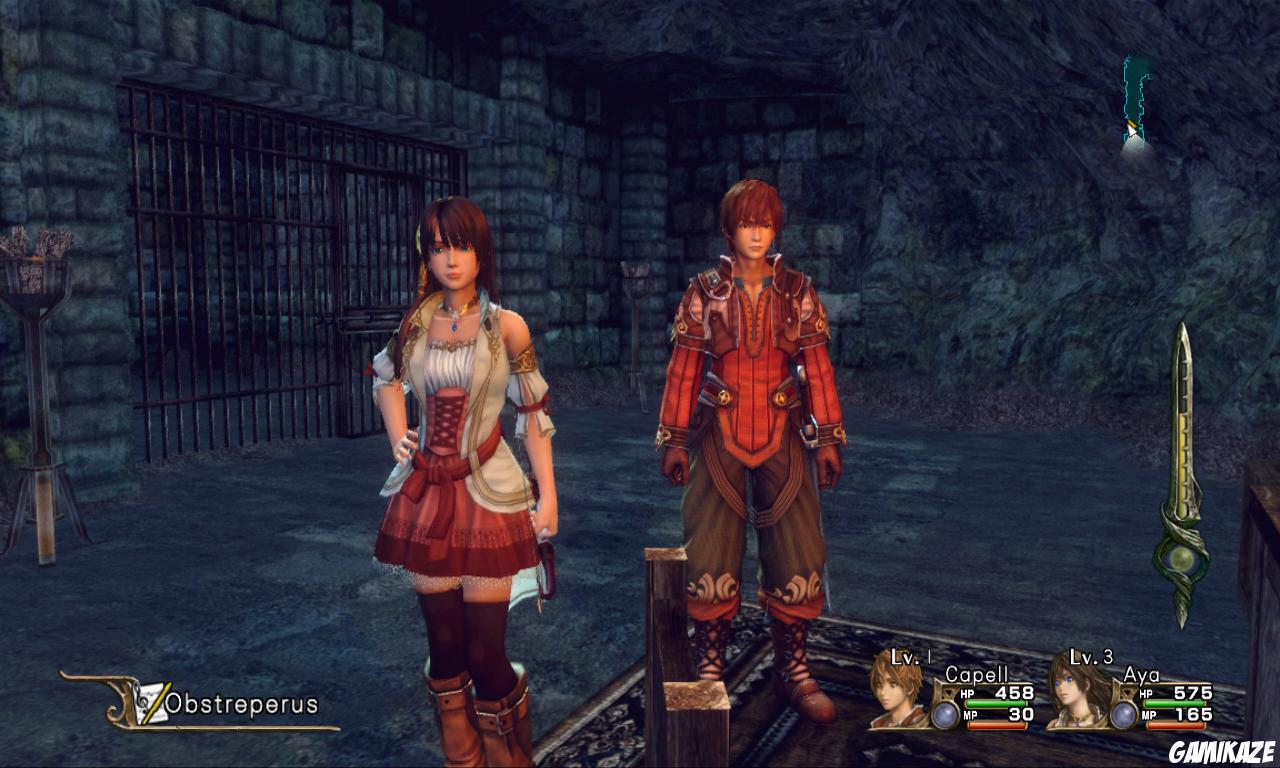Open the minimap in the corner
Viewport: 1280px width, 768px height.
(1135, 105)
